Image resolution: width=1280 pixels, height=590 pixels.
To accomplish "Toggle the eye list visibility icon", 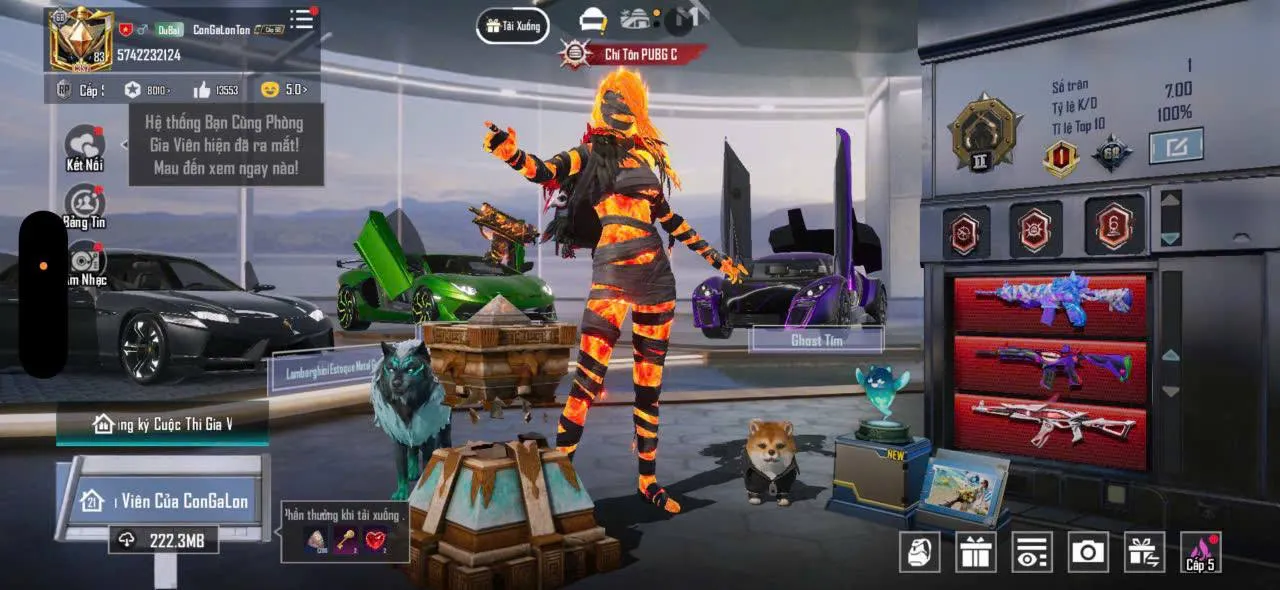I will [x=1031, y=551].
